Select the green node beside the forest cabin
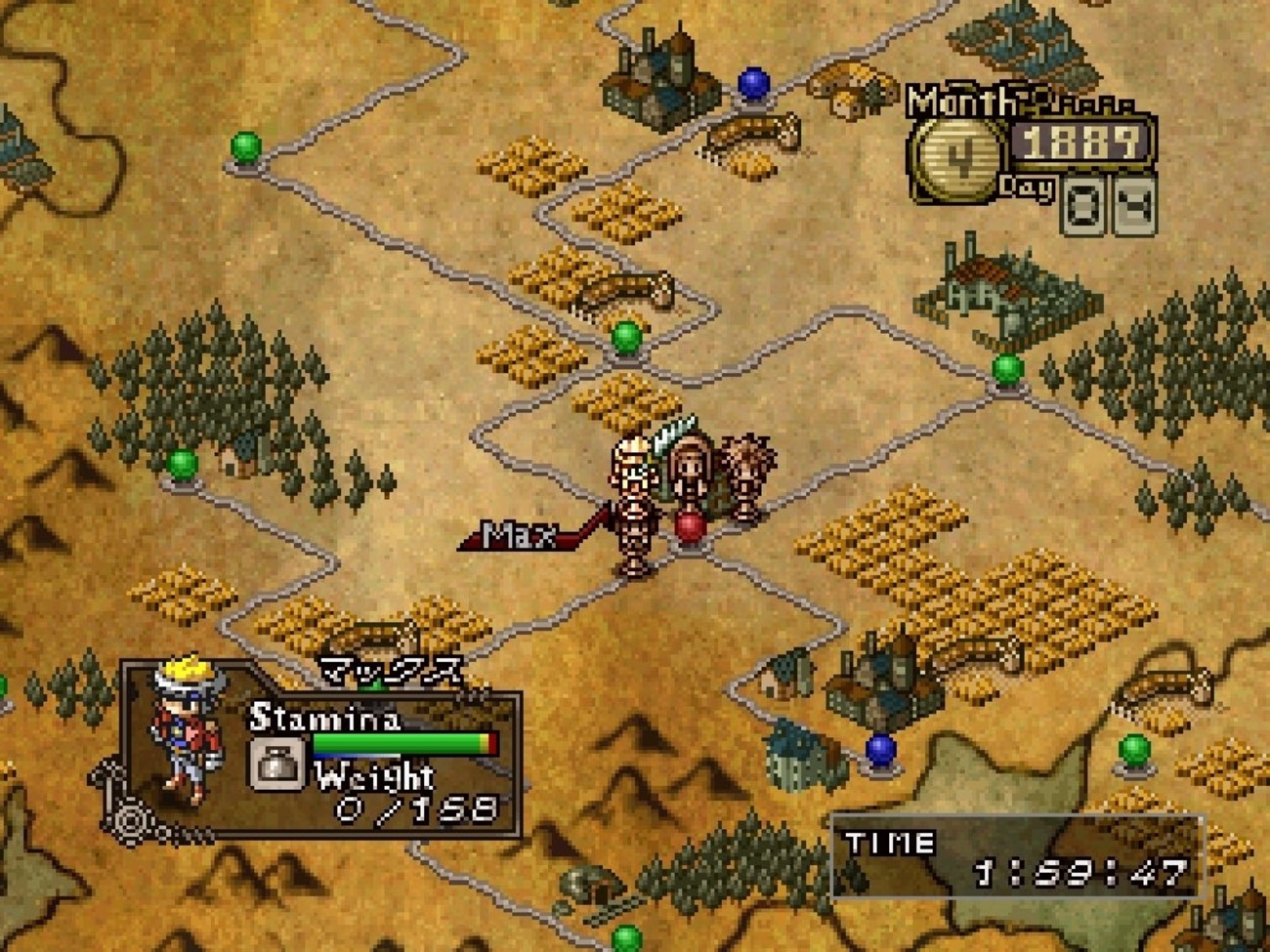Screen dimensions: 1270x952 [x=183, y=463]
